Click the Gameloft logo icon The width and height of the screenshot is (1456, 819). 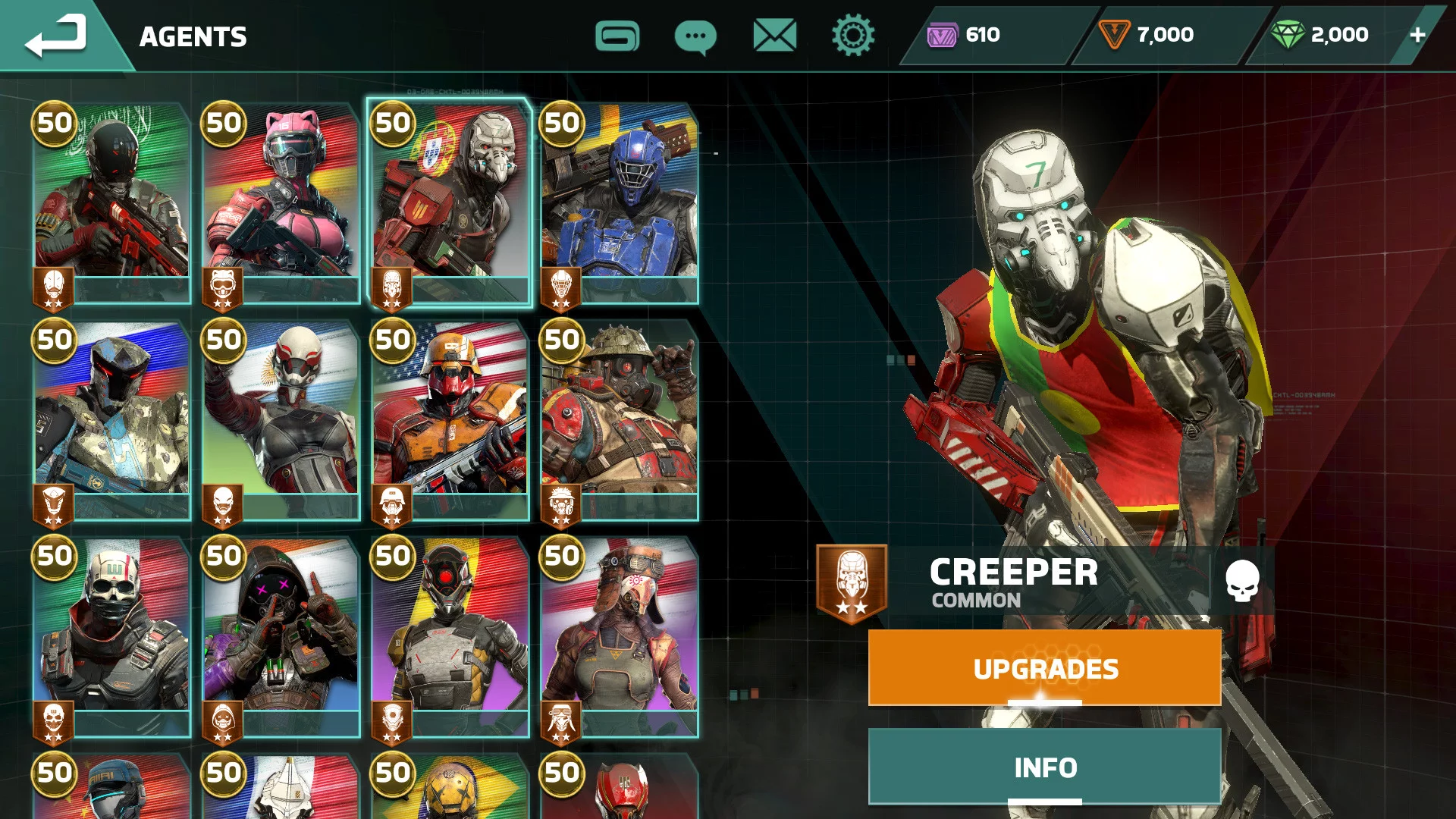coord(617,36)
